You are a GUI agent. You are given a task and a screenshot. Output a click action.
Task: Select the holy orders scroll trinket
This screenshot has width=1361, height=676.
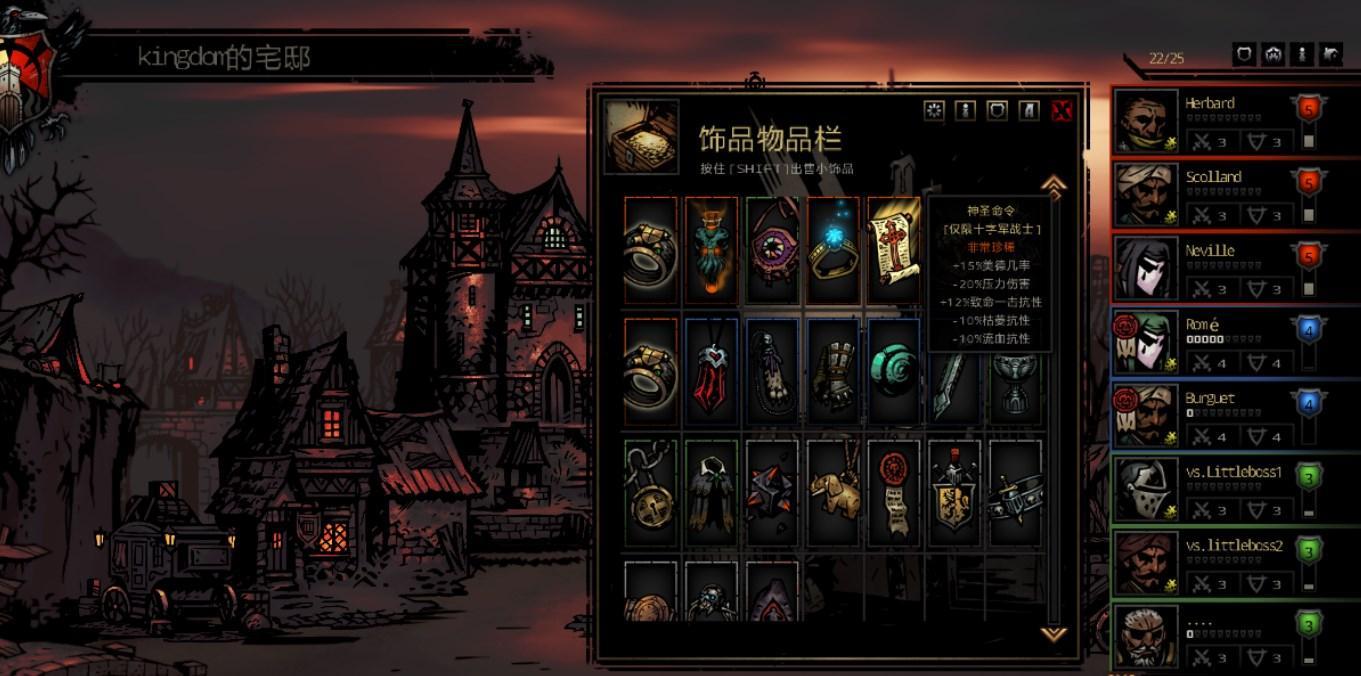pyautogui.click(x=892, y=250)
